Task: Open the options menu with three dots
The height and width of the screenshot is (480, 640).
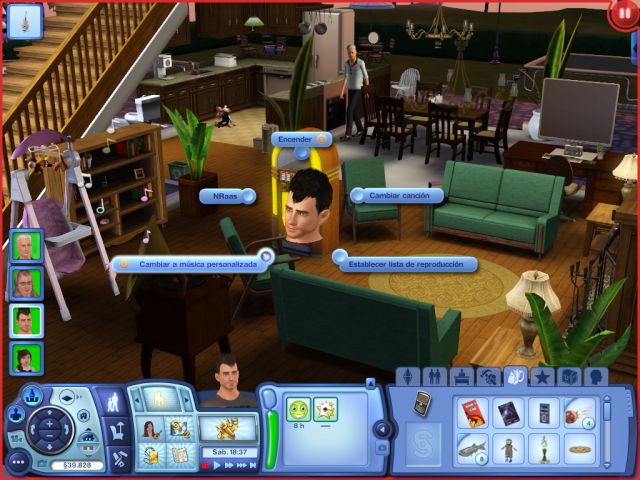Action: (17, 462)
